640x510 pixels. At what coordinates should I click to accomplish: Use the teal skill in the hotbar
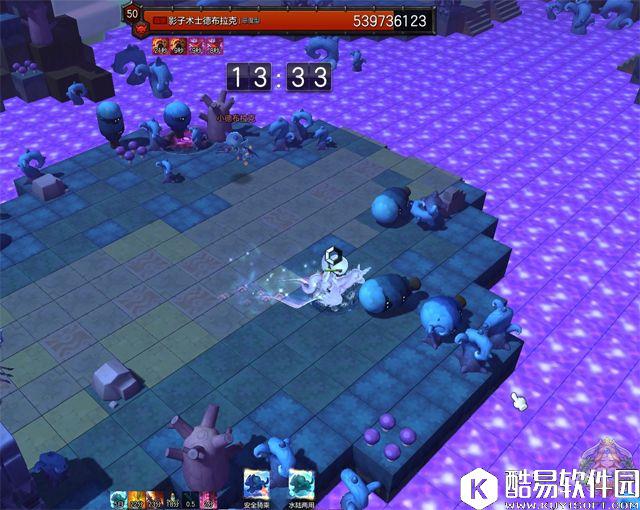(x=118, y=499)
